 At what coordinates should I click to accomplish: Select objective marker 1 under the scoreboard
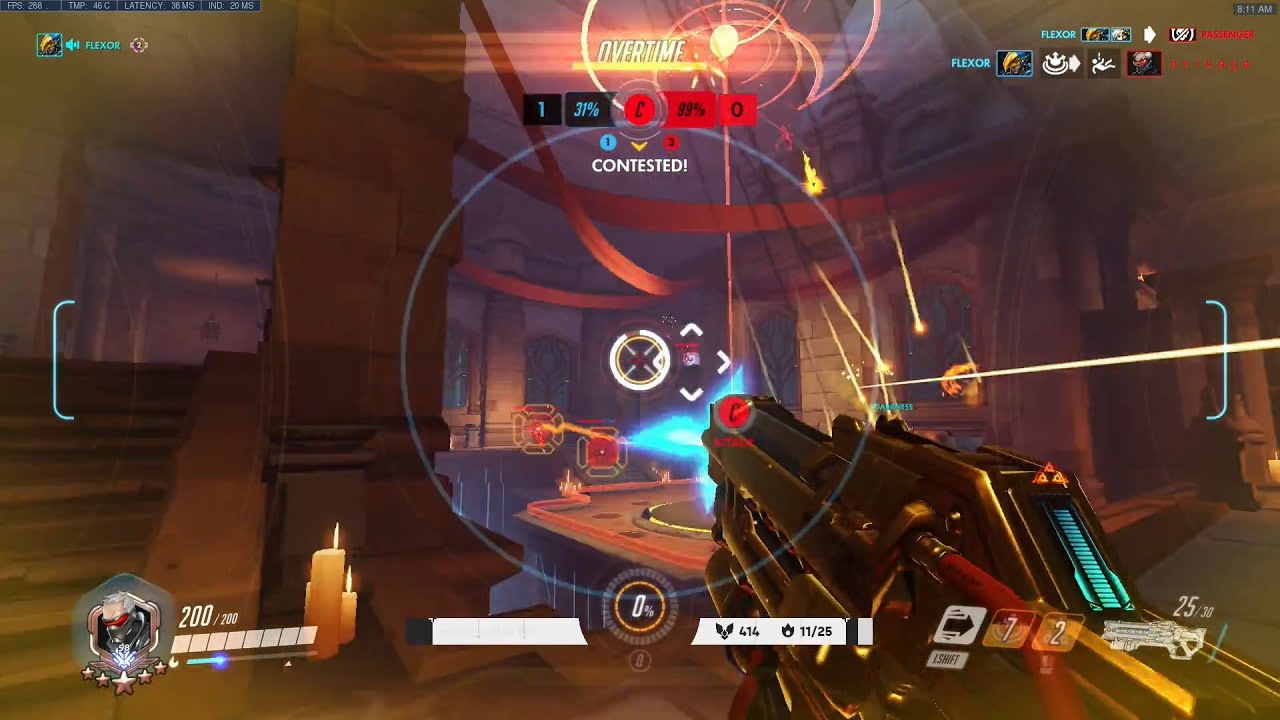coord(608,141)
